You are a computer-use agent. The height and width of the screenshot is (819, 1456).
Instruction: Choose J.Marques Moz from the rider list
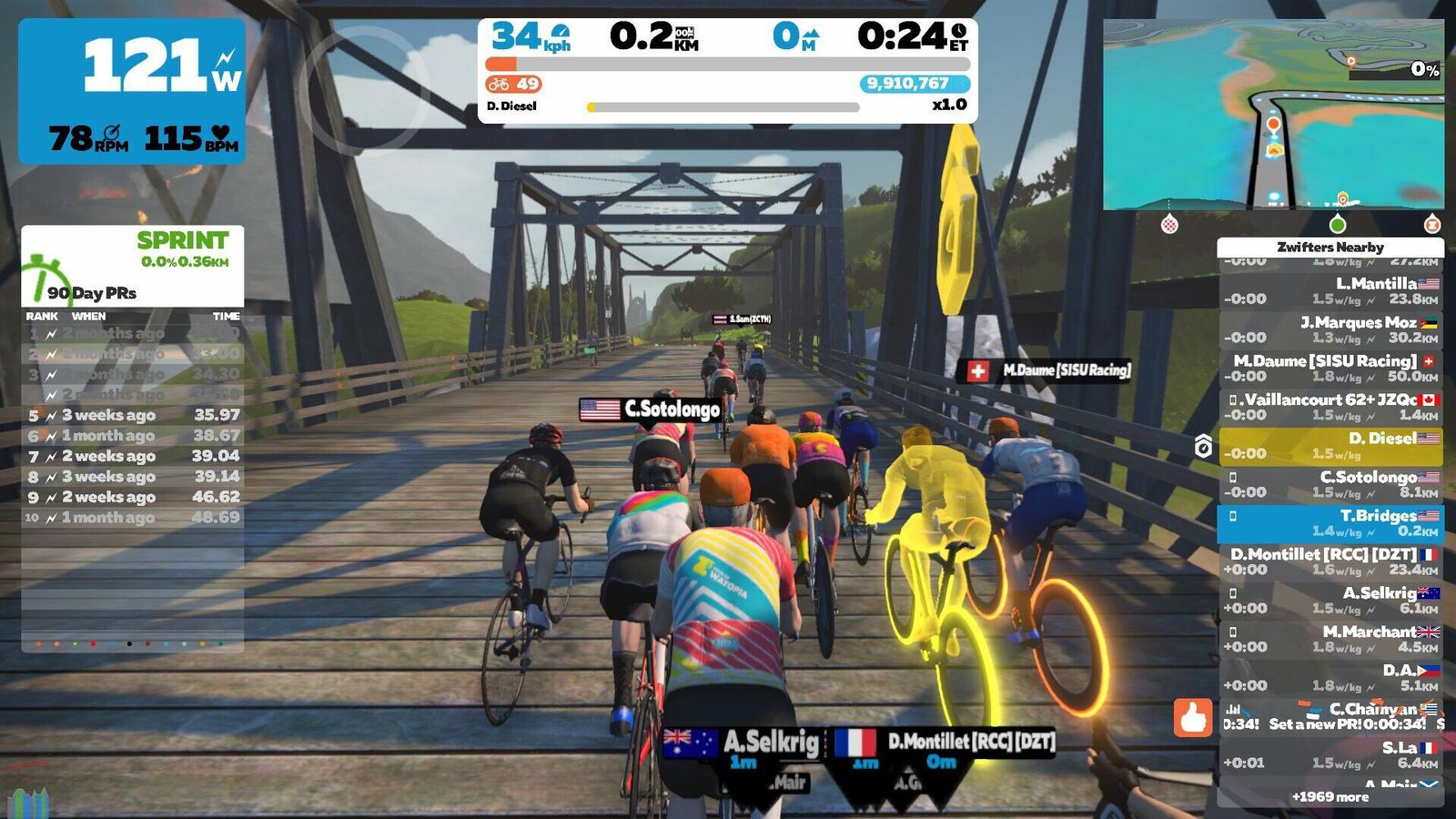click(1330, 329)
